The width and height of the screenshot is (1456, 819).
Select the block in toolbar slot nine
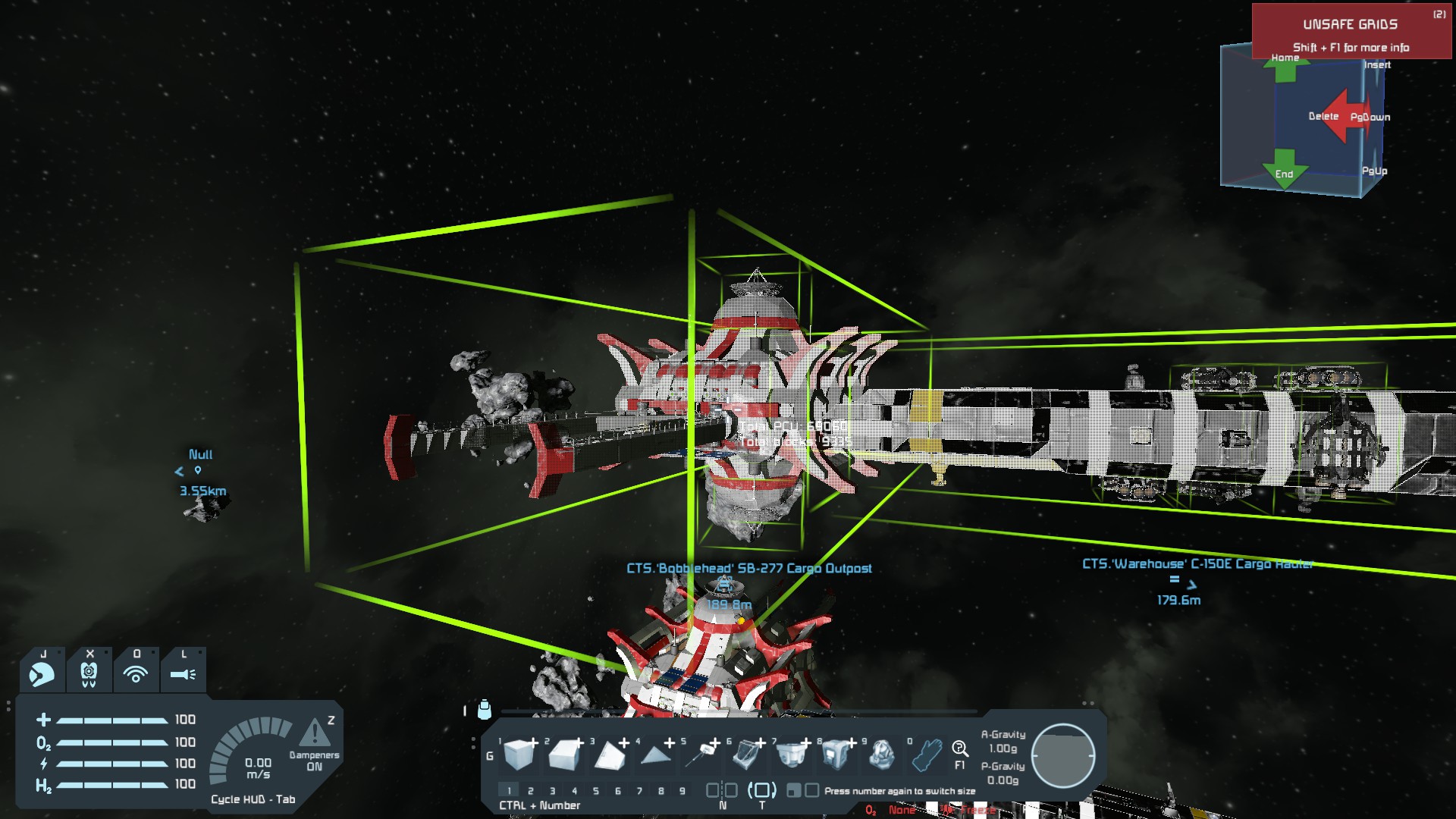pyautogui.click(x=881, y=754)
